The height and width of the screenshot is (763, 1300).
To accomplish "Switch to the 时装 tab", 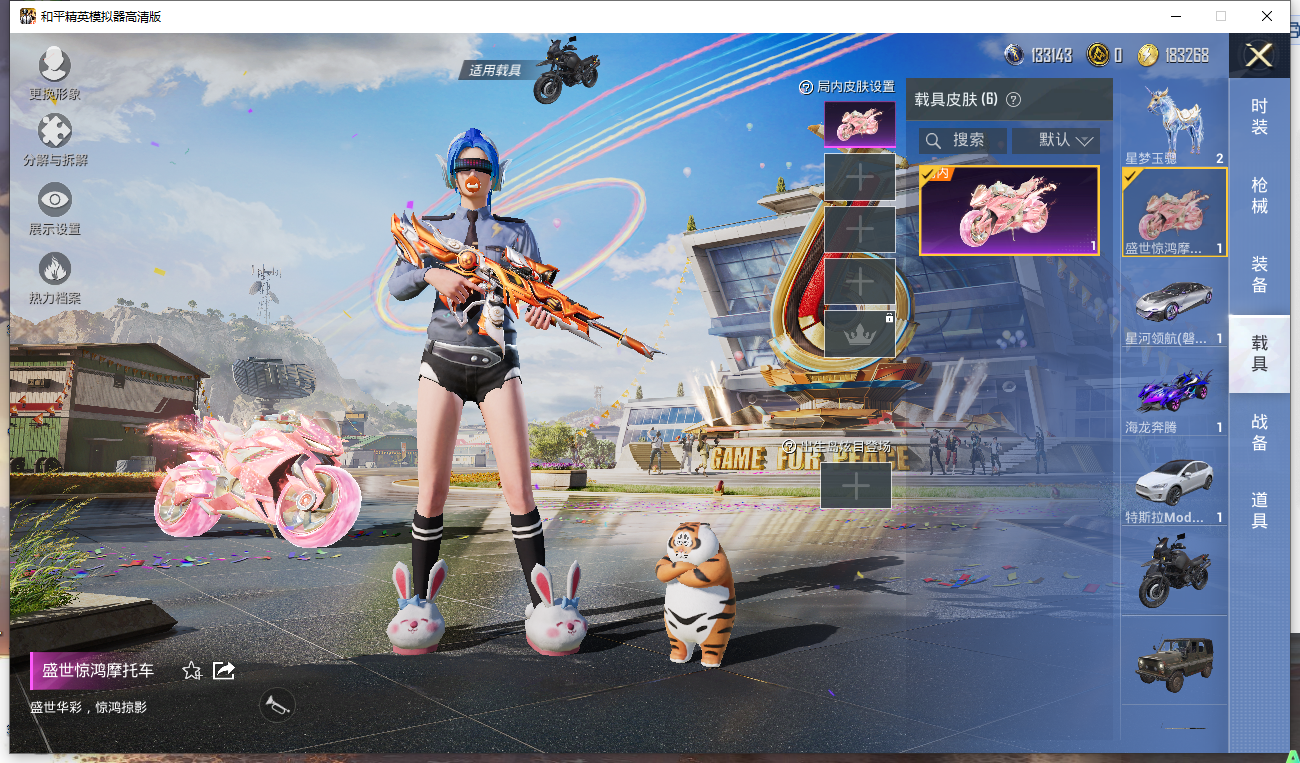I will 1259,117.
